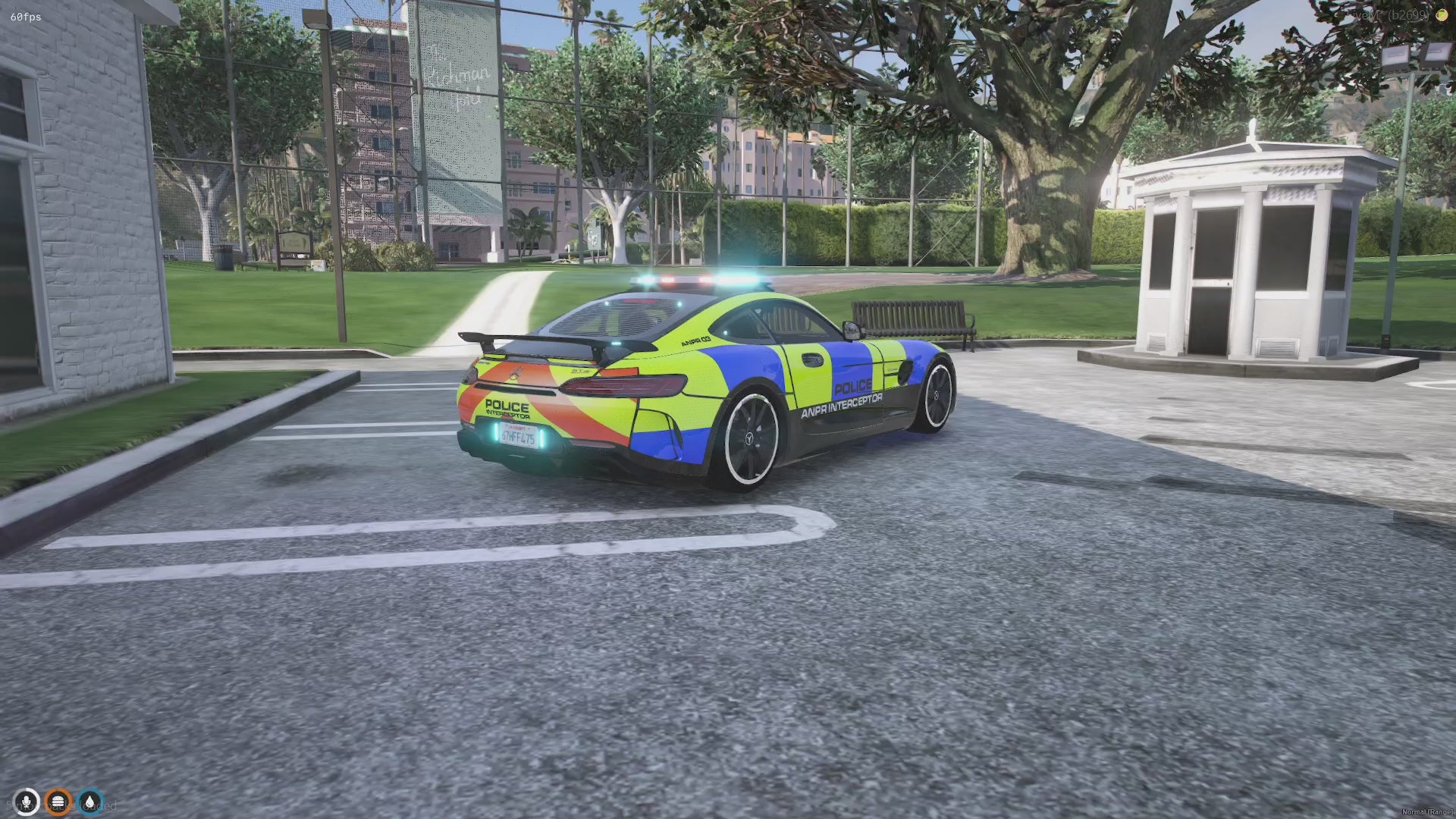1456x819 pixels.
Task: Click the FiveM logo badge beside the build number
Action: (x=1441, y=15)
